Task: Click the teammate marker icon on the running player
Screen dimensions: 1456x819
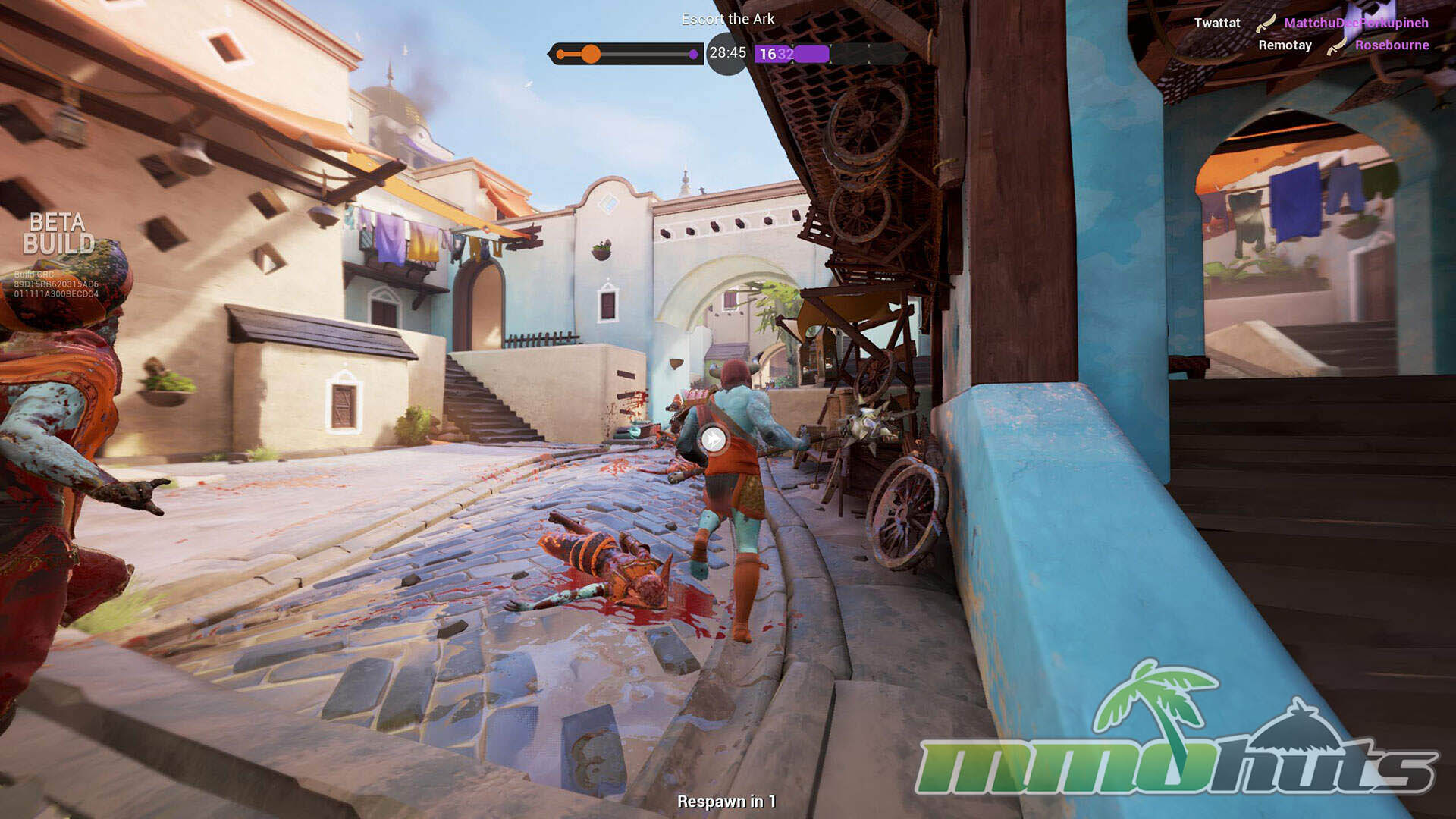Action: [x=713, y=439]
